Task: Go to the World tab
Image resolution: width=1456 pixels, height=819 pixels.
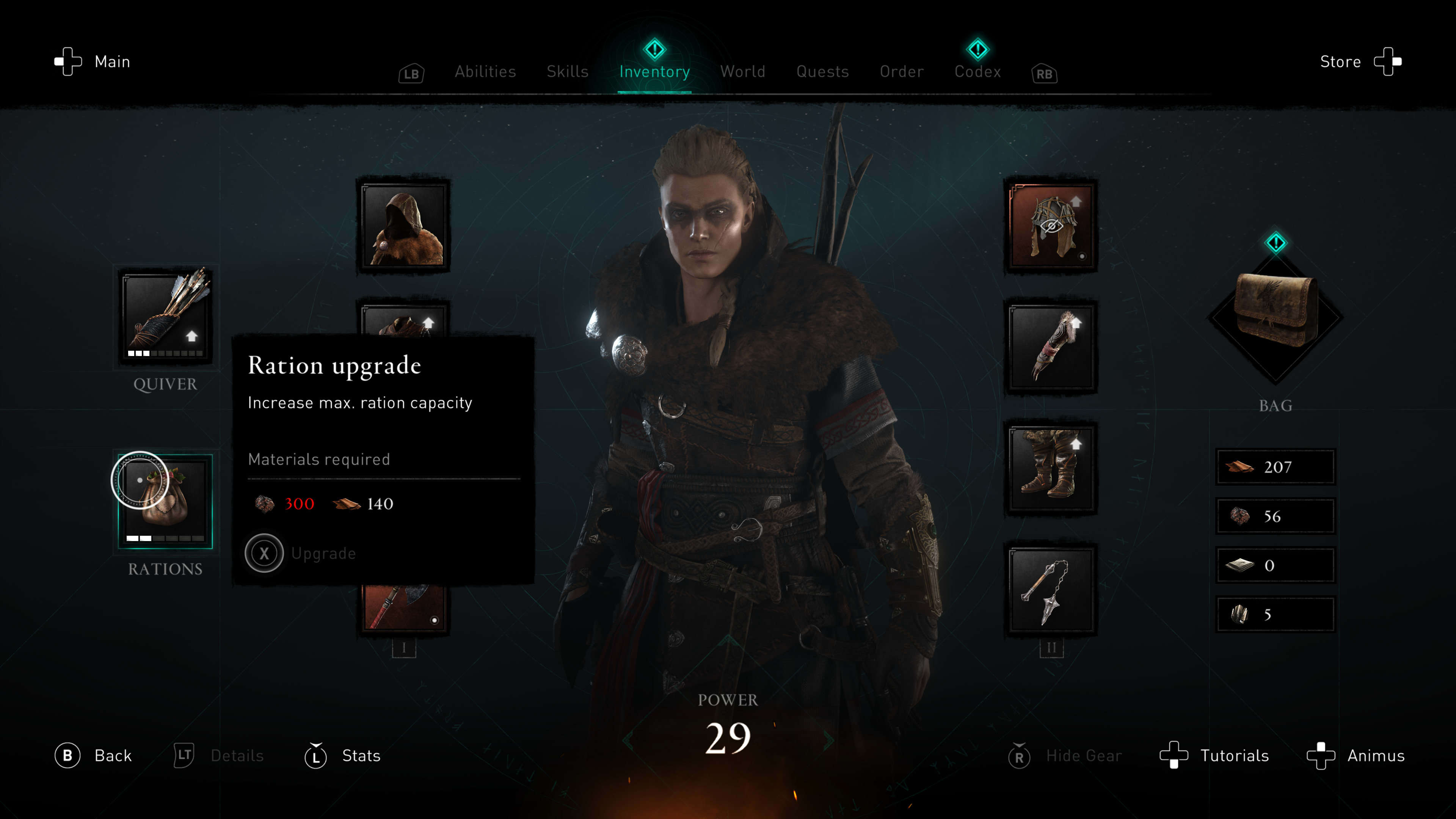Action: pyautogui.click(x=743, y=72)
